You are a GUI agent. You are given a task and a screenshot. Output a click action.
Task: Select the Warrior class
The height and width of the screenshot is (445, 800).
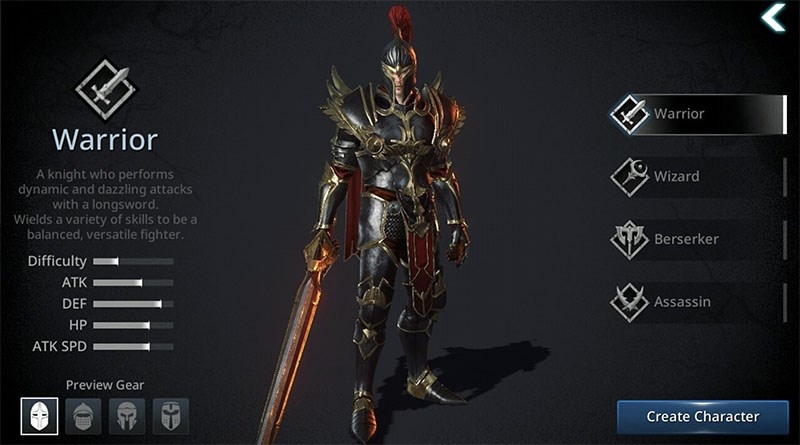click(x=697, y=114)
